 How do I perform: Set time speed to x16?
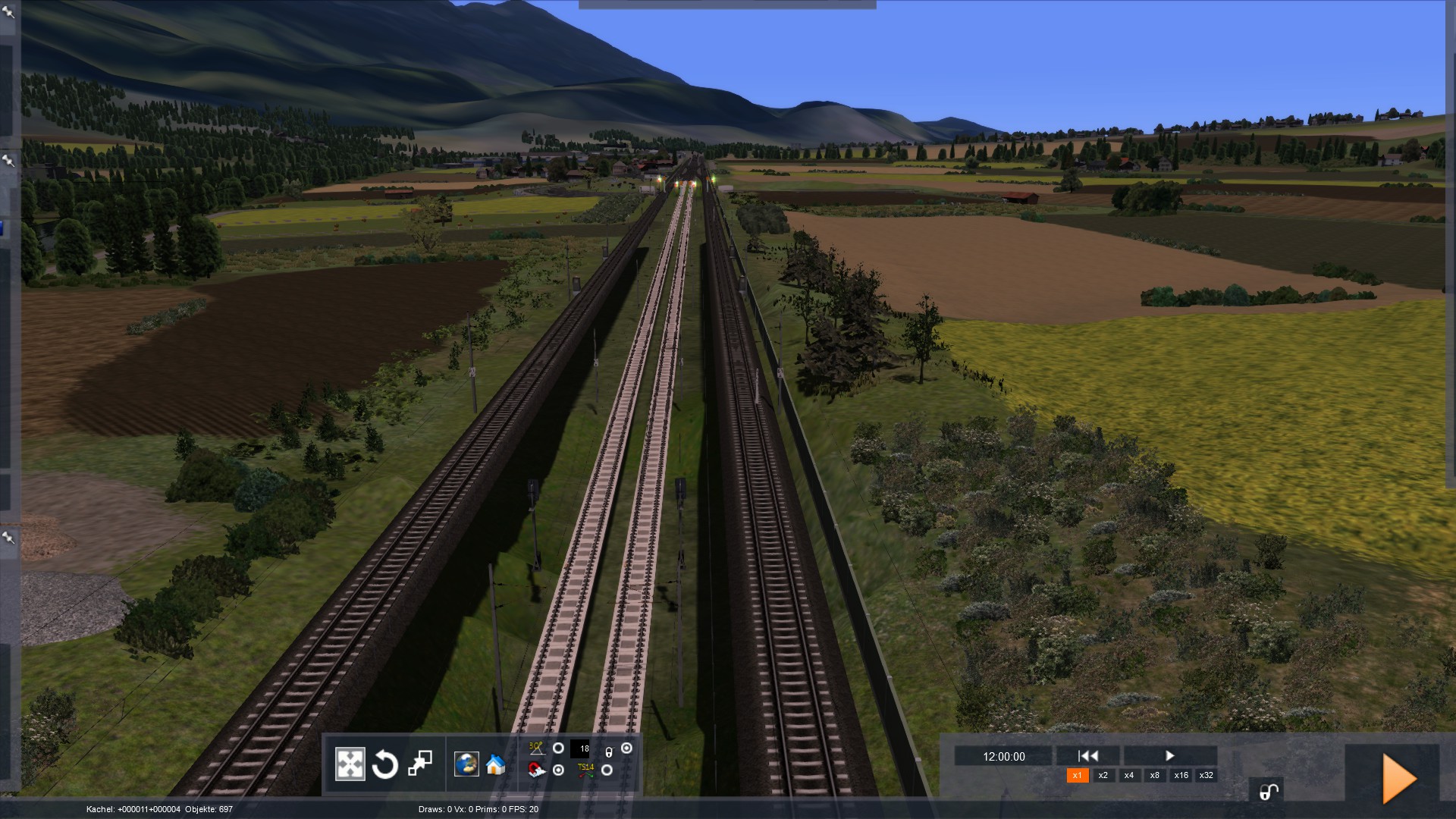(1181, 775)
